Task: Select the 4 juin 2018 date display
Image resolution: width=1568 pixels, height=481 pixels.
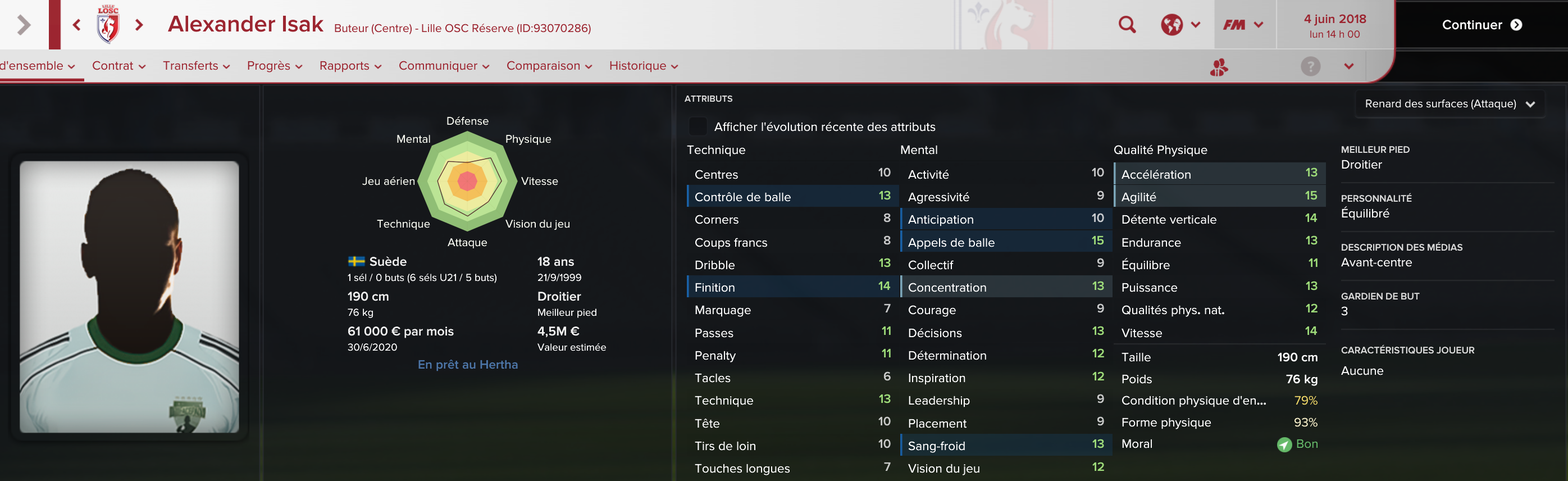Action: [1334, 26]
